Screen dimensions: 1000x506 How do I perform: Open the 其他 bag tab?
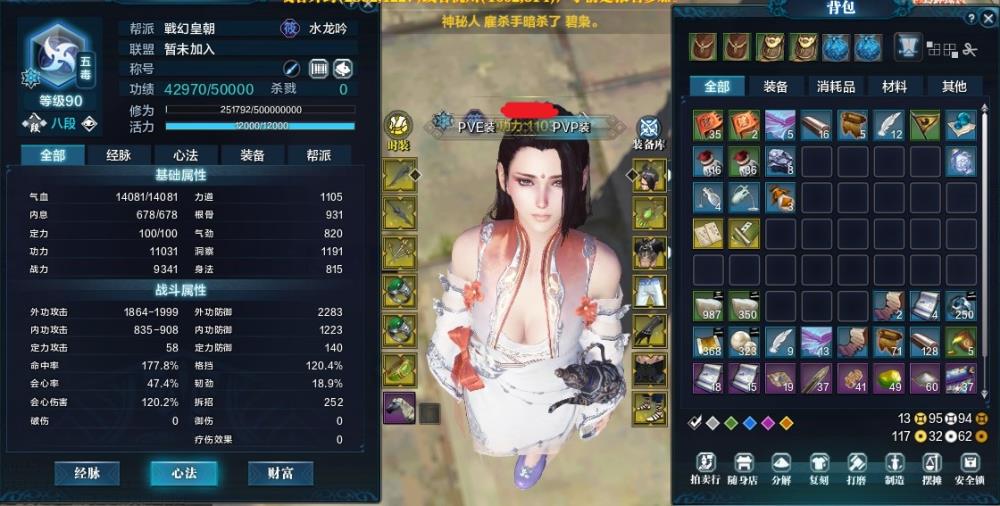pos(953,87)
